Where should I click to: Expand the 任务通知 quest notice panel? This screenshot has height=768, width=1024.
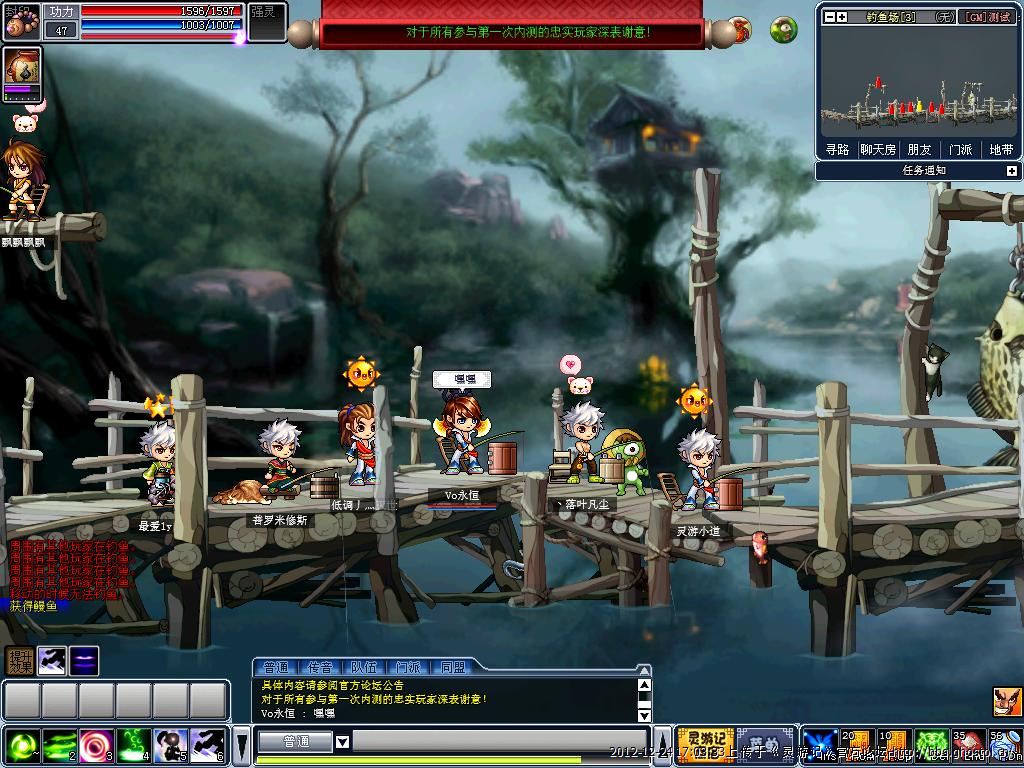[1011, 171]
